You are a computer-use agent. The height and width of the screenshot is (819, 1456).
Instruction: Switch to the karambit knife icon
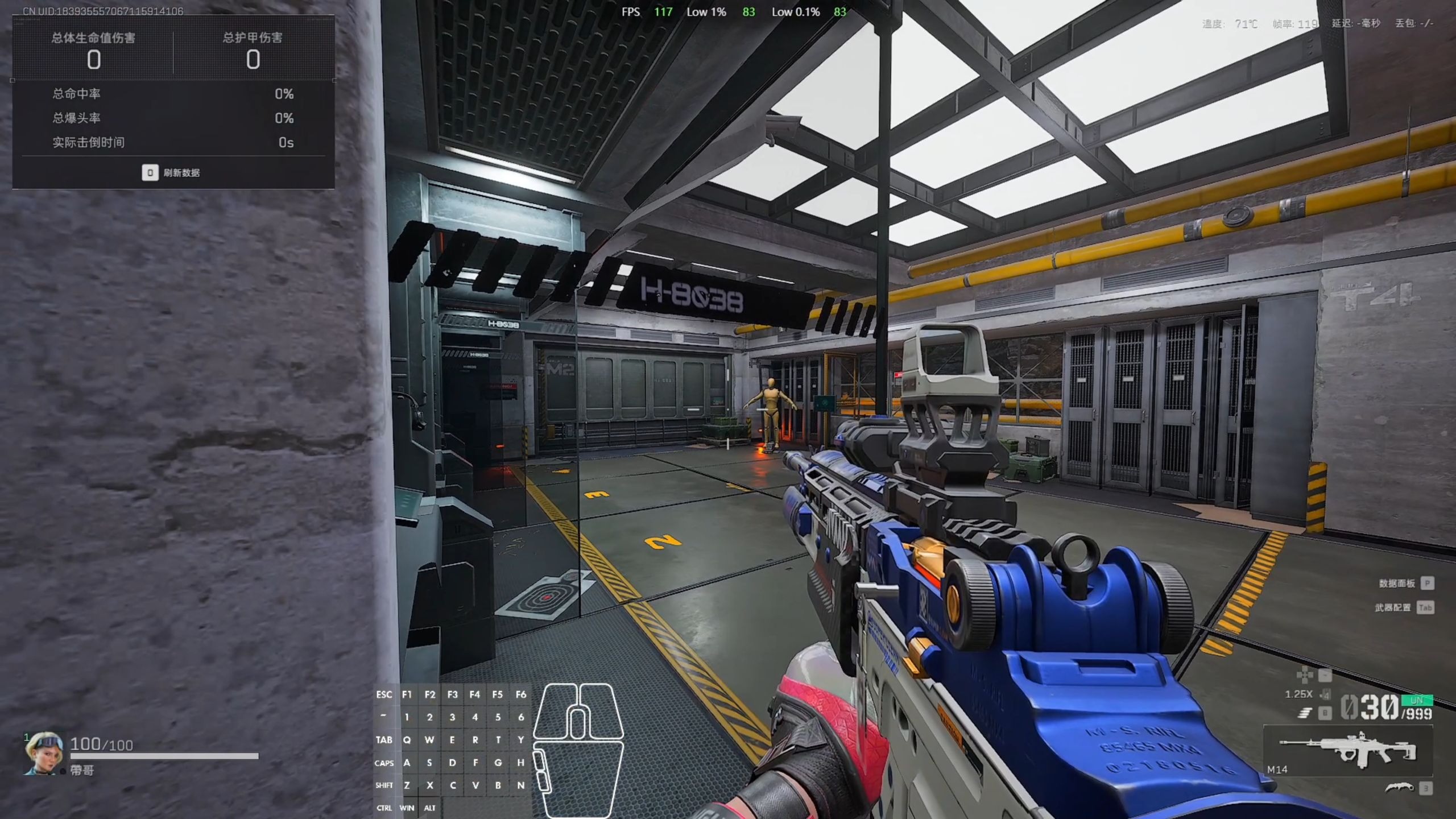click(x=1399, y=788)
